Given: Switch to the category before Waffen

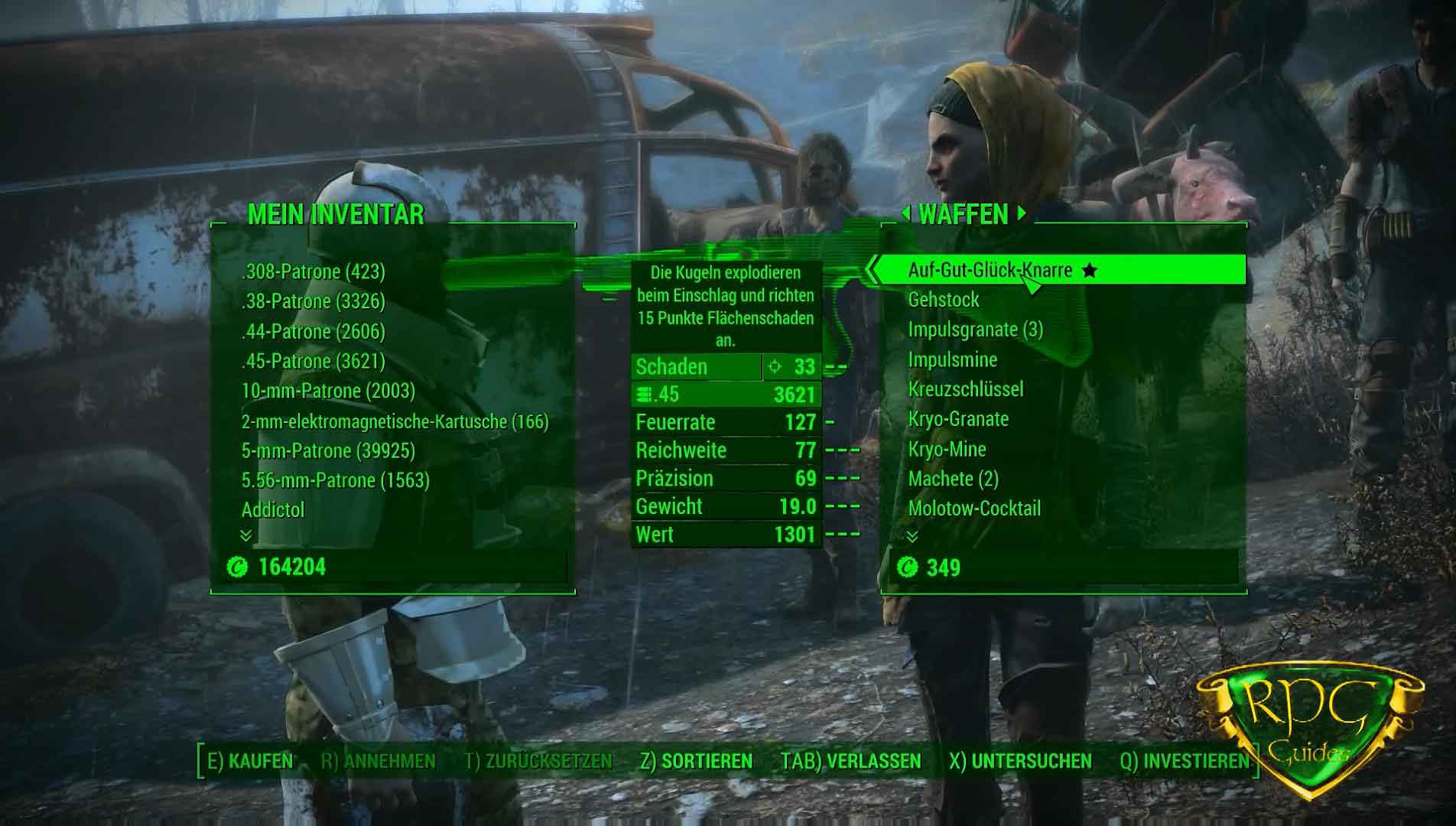Looking at the screenshot, I should [x=906, y=214].
